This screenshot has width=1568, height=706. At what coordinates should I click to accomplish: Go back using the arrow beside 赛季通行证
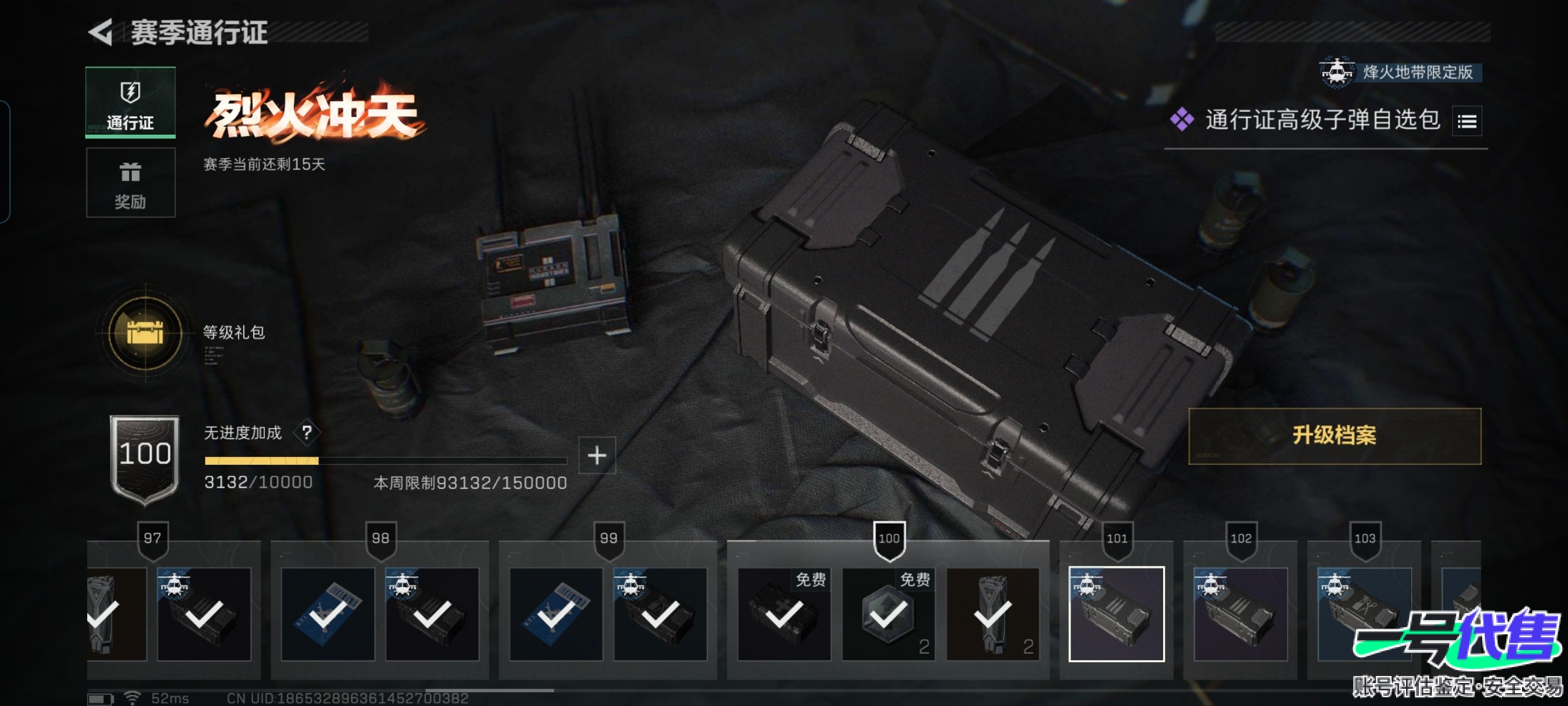[x=101, y=32]
